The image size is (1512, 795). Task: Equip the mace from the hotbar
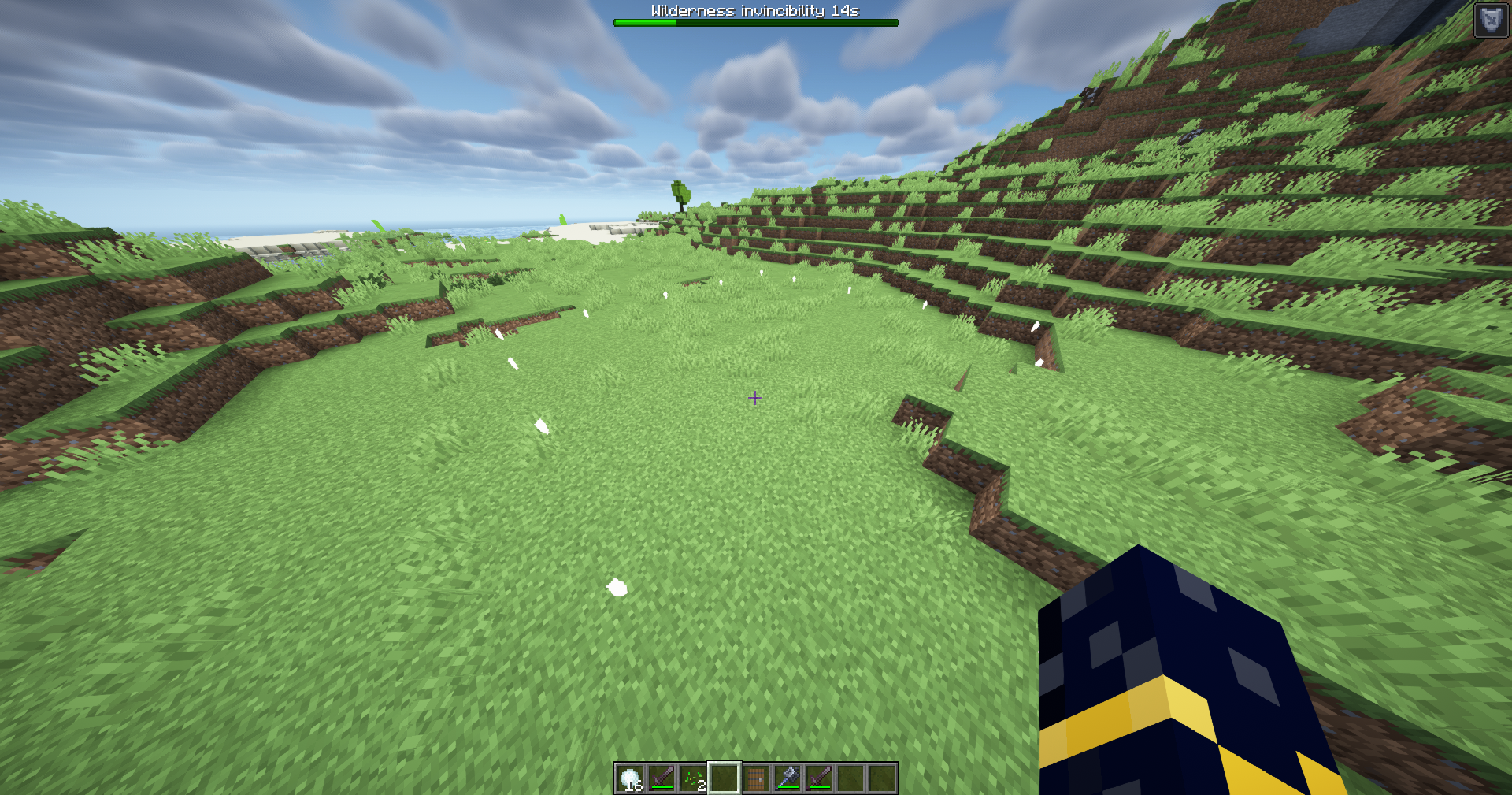[x=787, y=778]
